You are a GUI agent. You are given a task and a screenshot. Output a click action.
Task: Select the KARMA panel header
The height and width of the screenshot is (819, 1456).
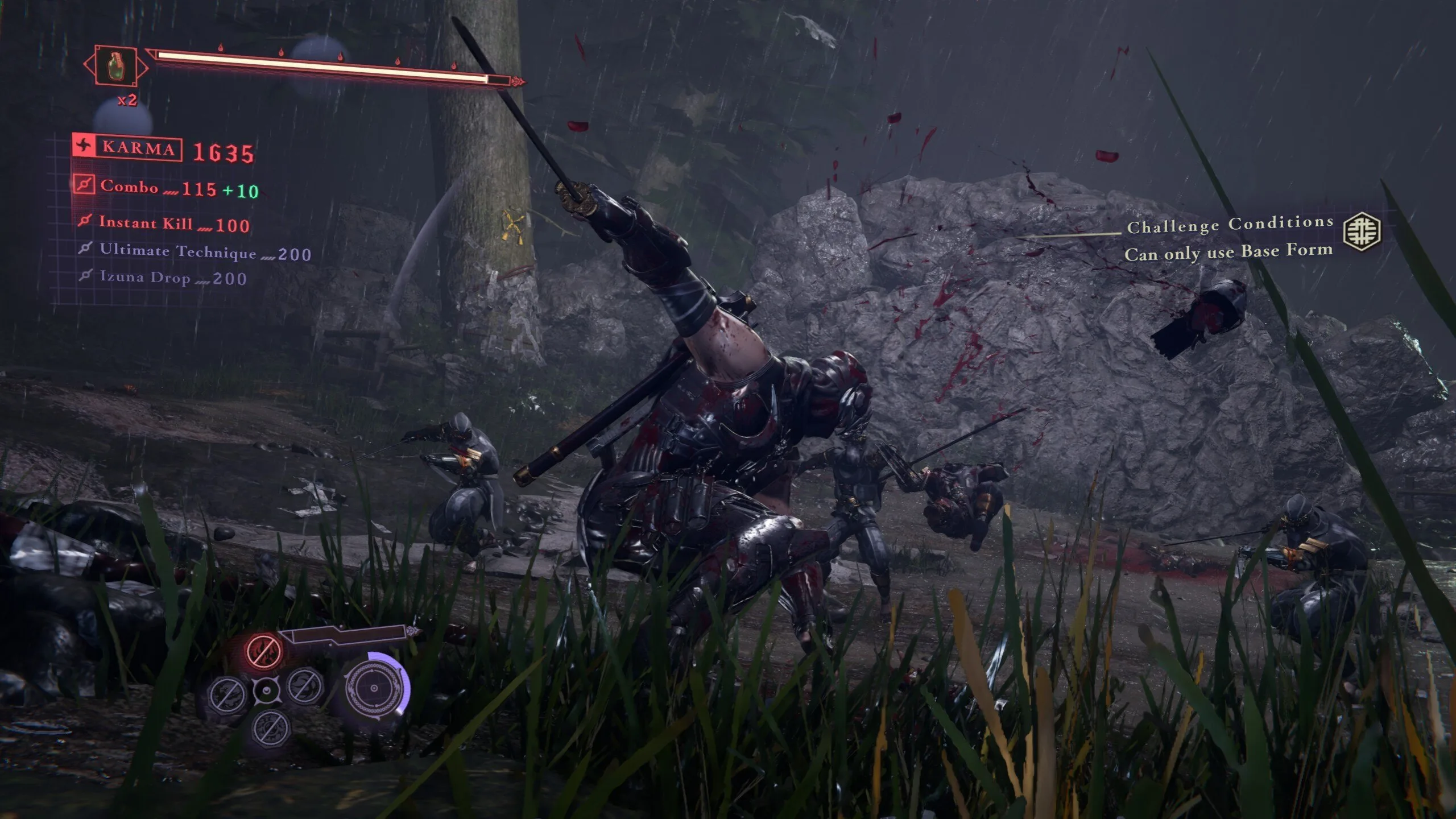point(139,150)
